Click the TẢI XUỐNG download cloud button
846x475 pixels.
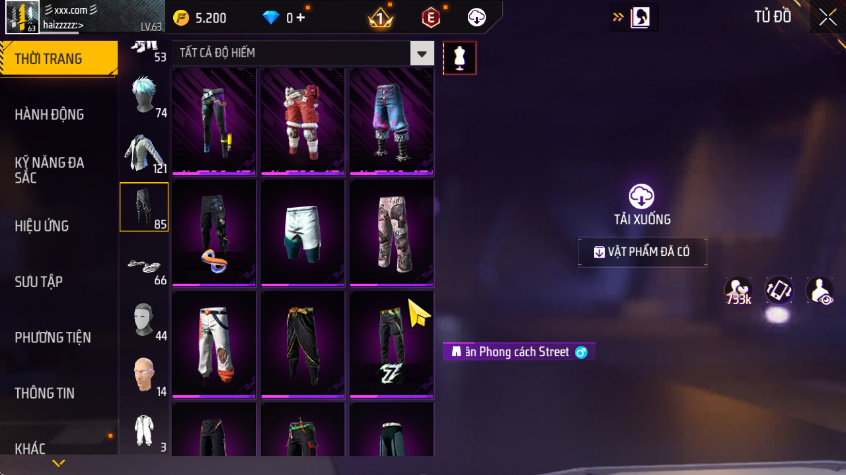[642, 197]
